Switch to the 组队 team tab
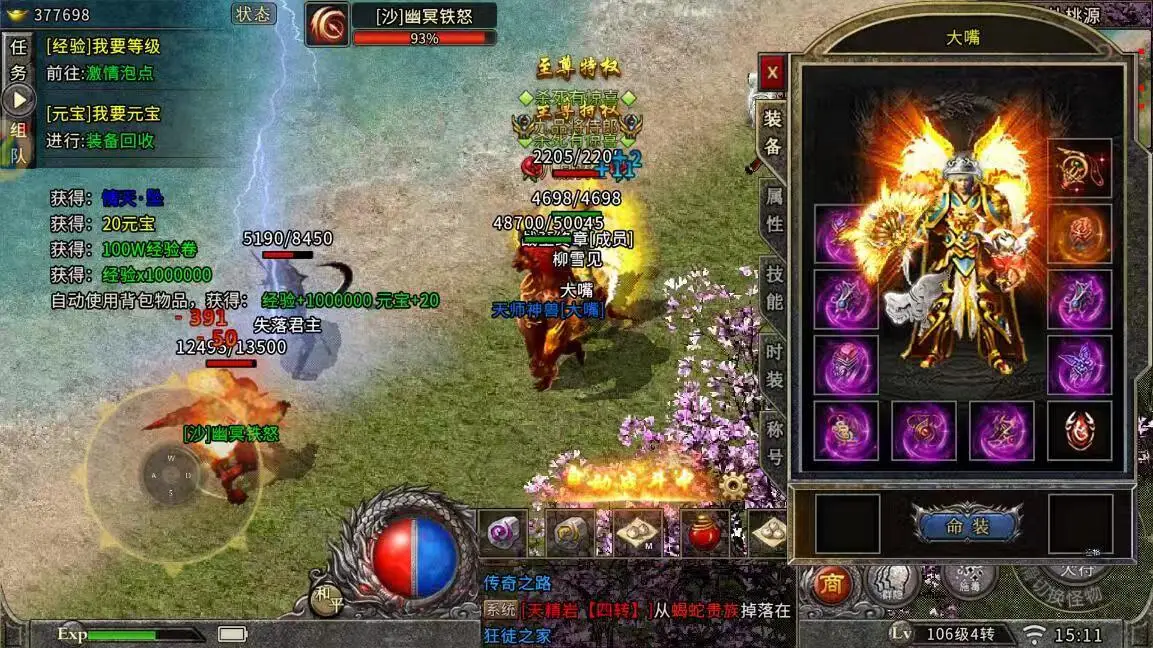1153x648 pixels. click(x=18, y=141)
